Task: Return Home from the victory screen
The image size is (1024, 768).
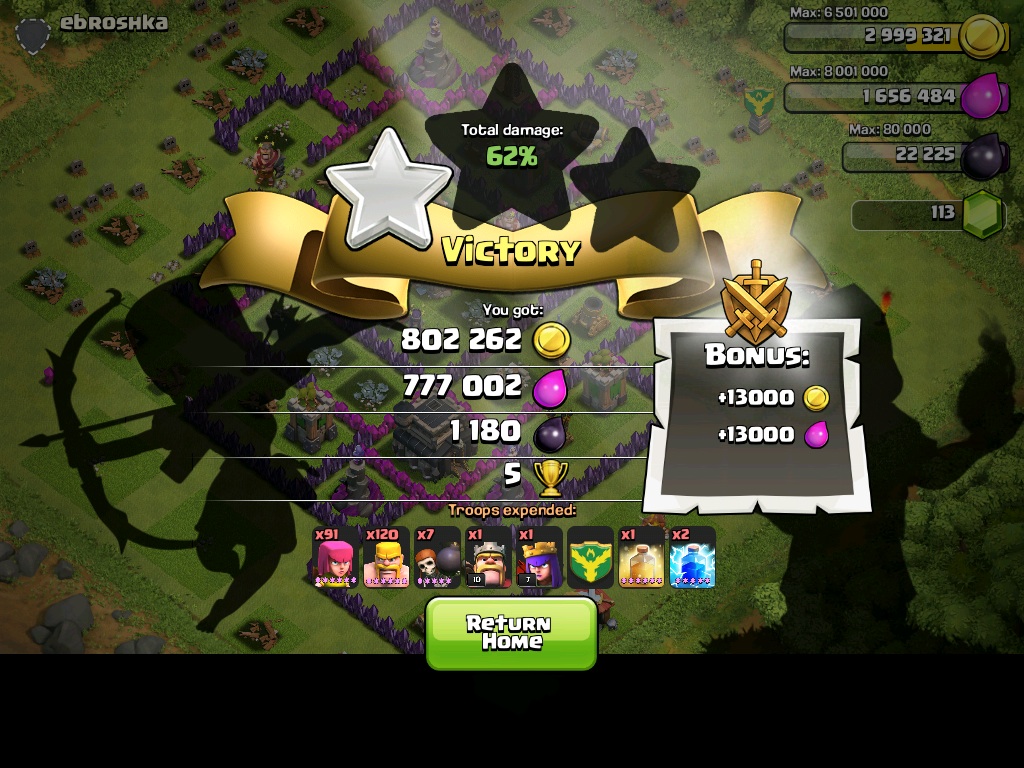Action: [511, 633]
